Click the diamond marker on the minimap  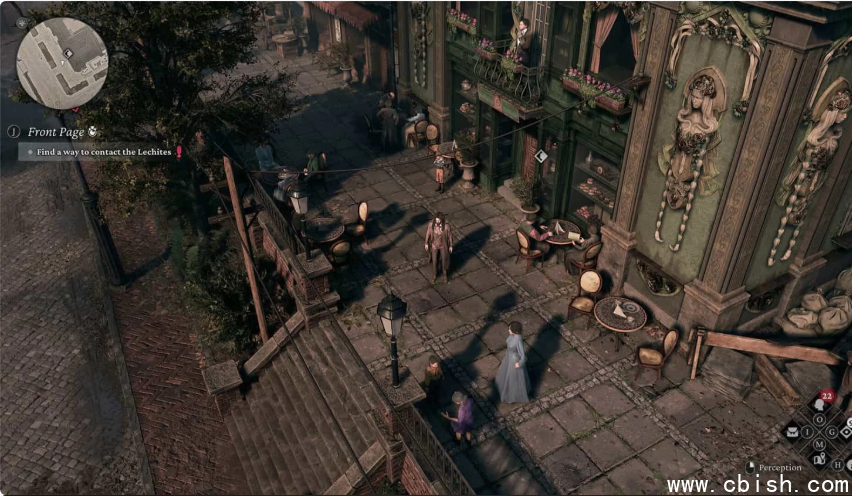67,53
